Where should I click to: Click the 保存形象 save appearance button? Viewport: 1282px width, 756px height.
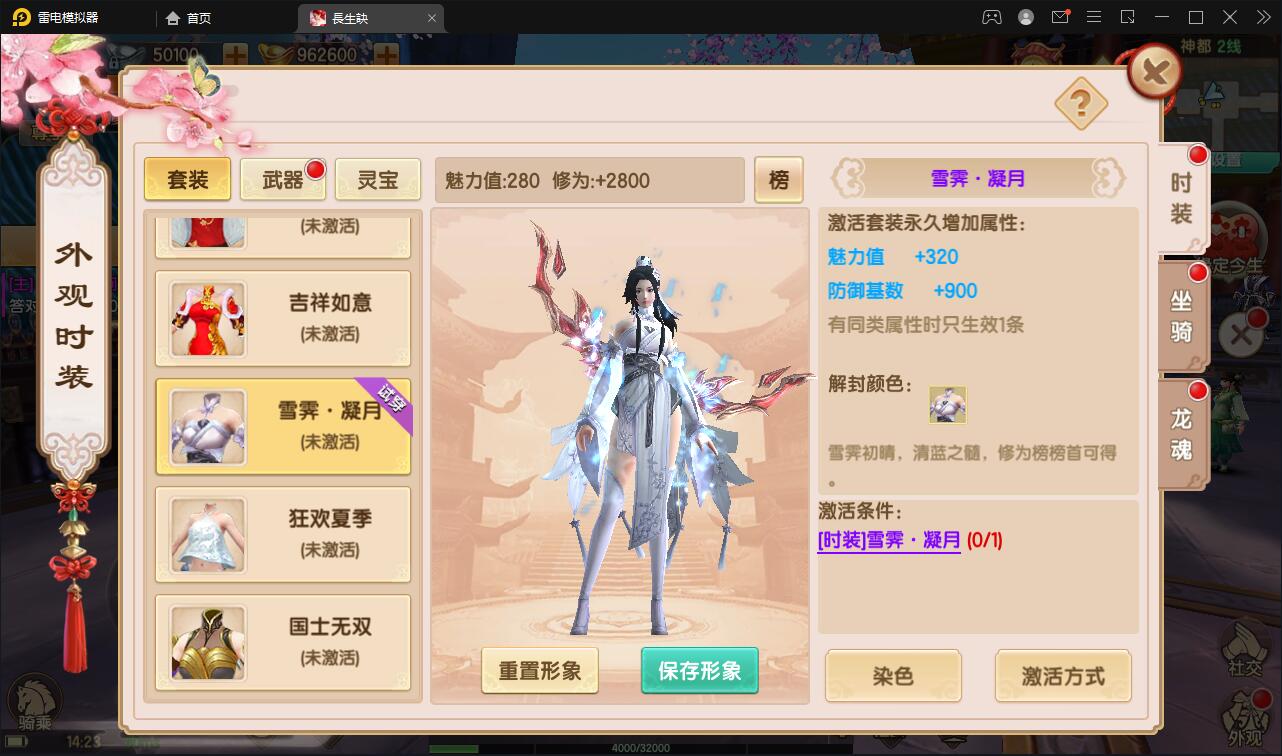[x=699, y=672]
